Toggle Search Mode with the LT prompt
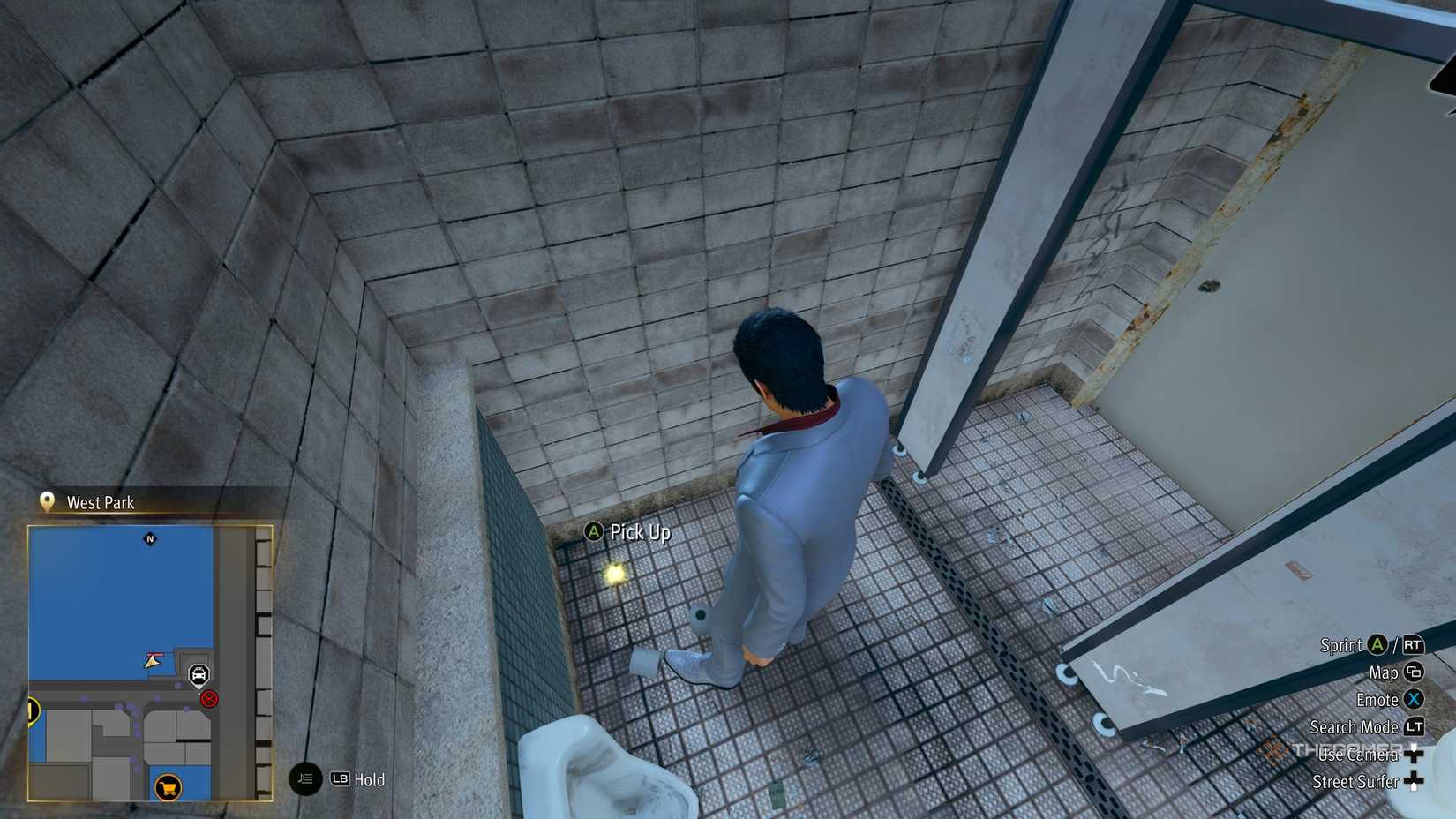1456x819 pixels. (x=1415, y=727)
